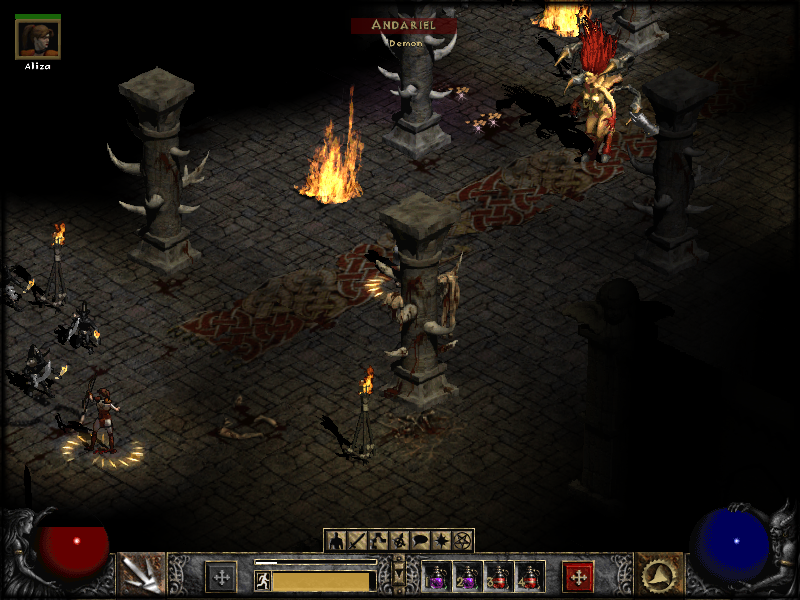Use the purple potion in belt slot 2
800x600 pixels.
click(467, 576)
